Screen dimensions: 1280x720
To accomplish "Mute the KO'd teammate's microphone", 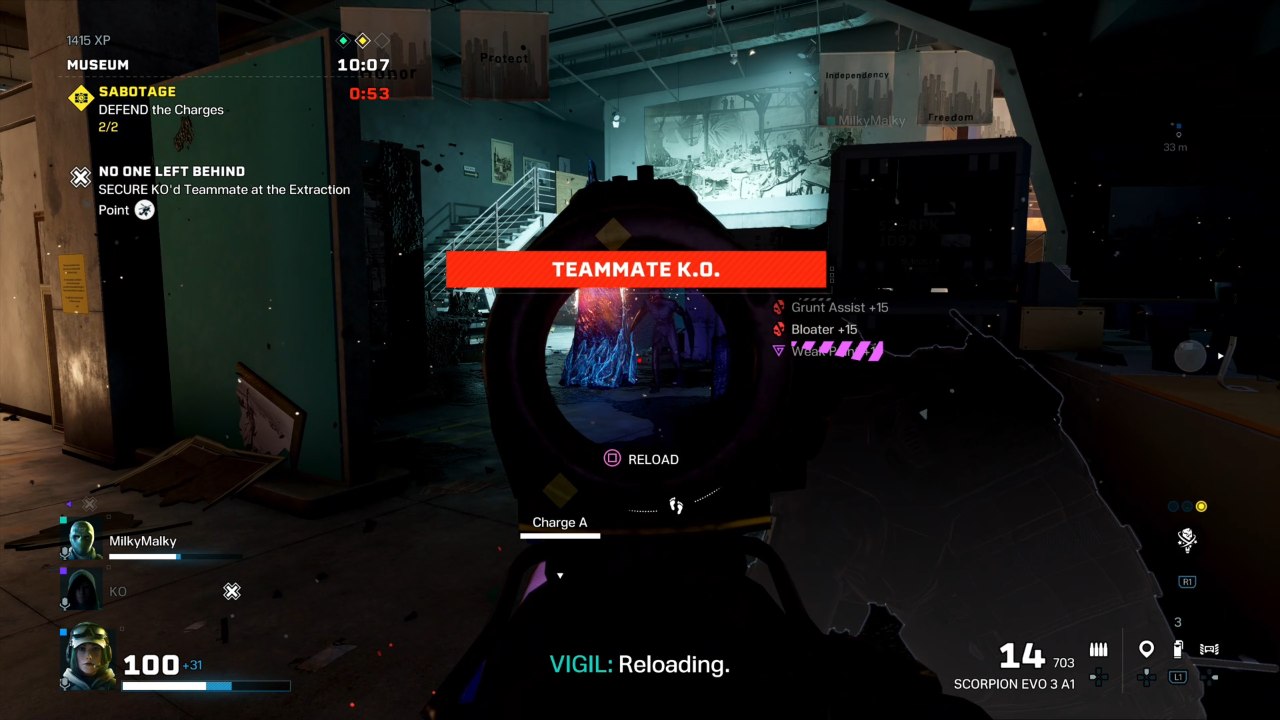I will click(x=63, y=602).
